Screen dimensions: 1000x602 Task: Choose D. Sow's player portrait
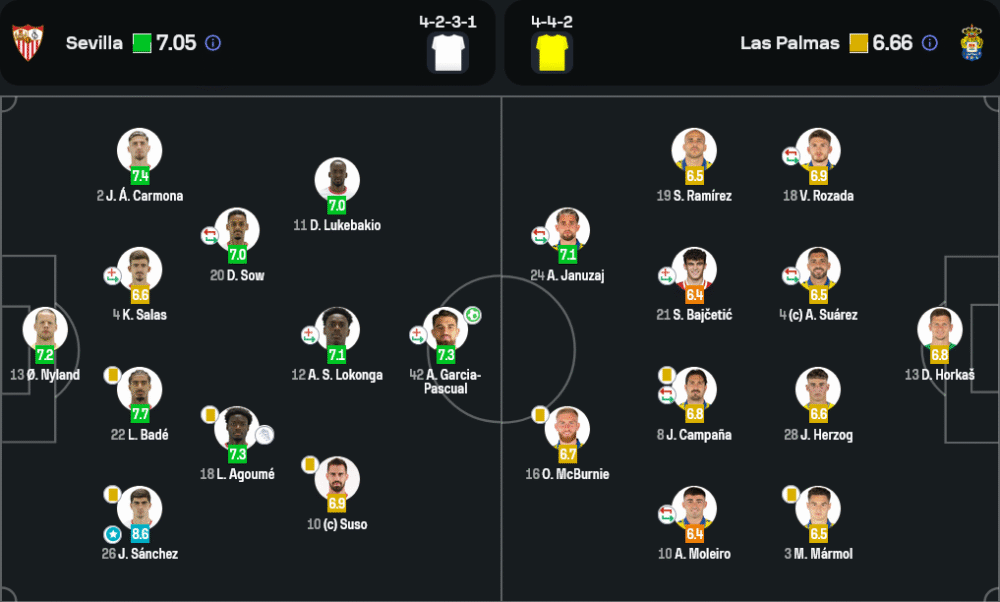[237, 229]
